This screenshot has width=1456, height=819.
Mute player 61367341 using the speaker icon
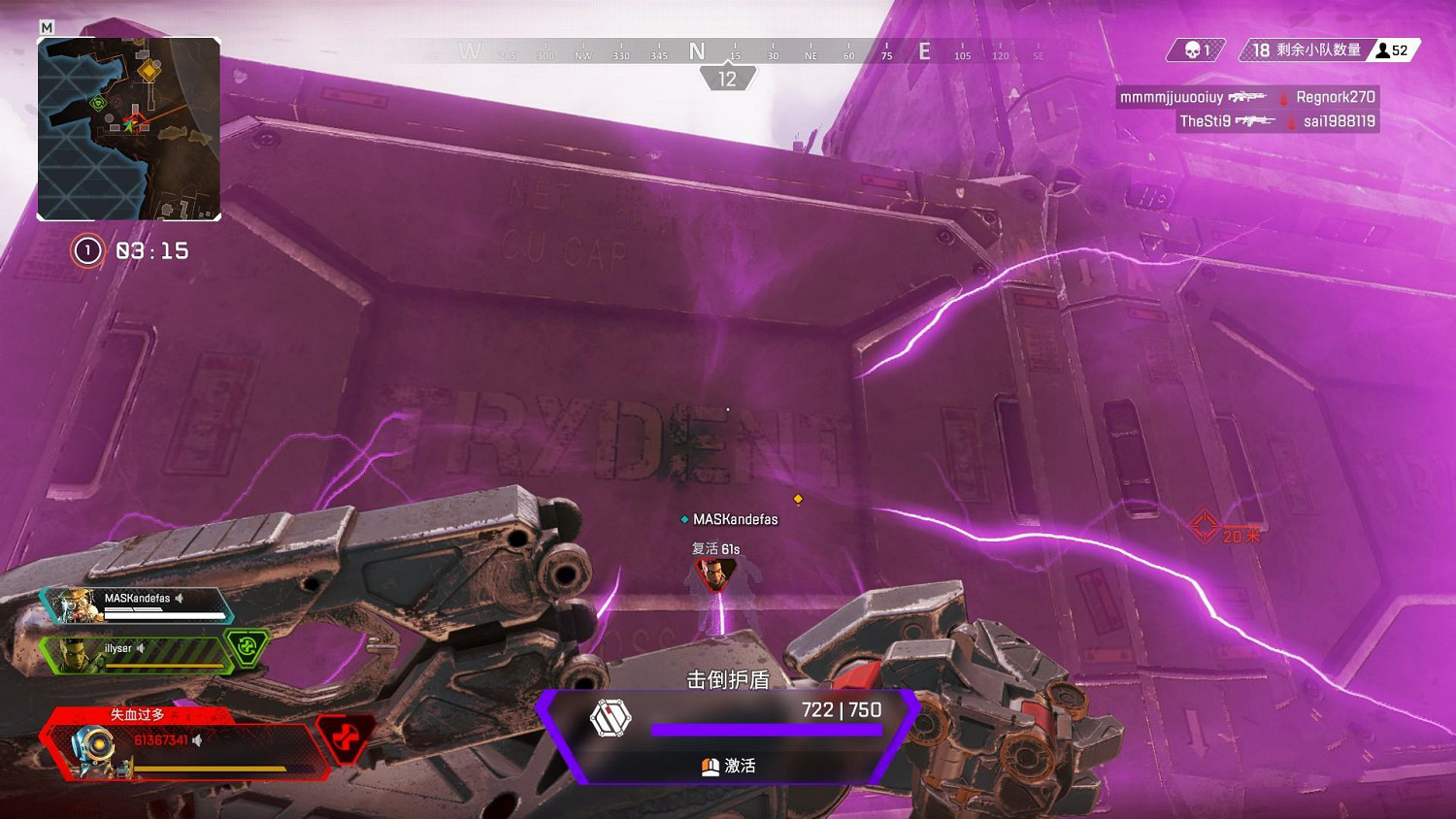click(x=198, y=740)
